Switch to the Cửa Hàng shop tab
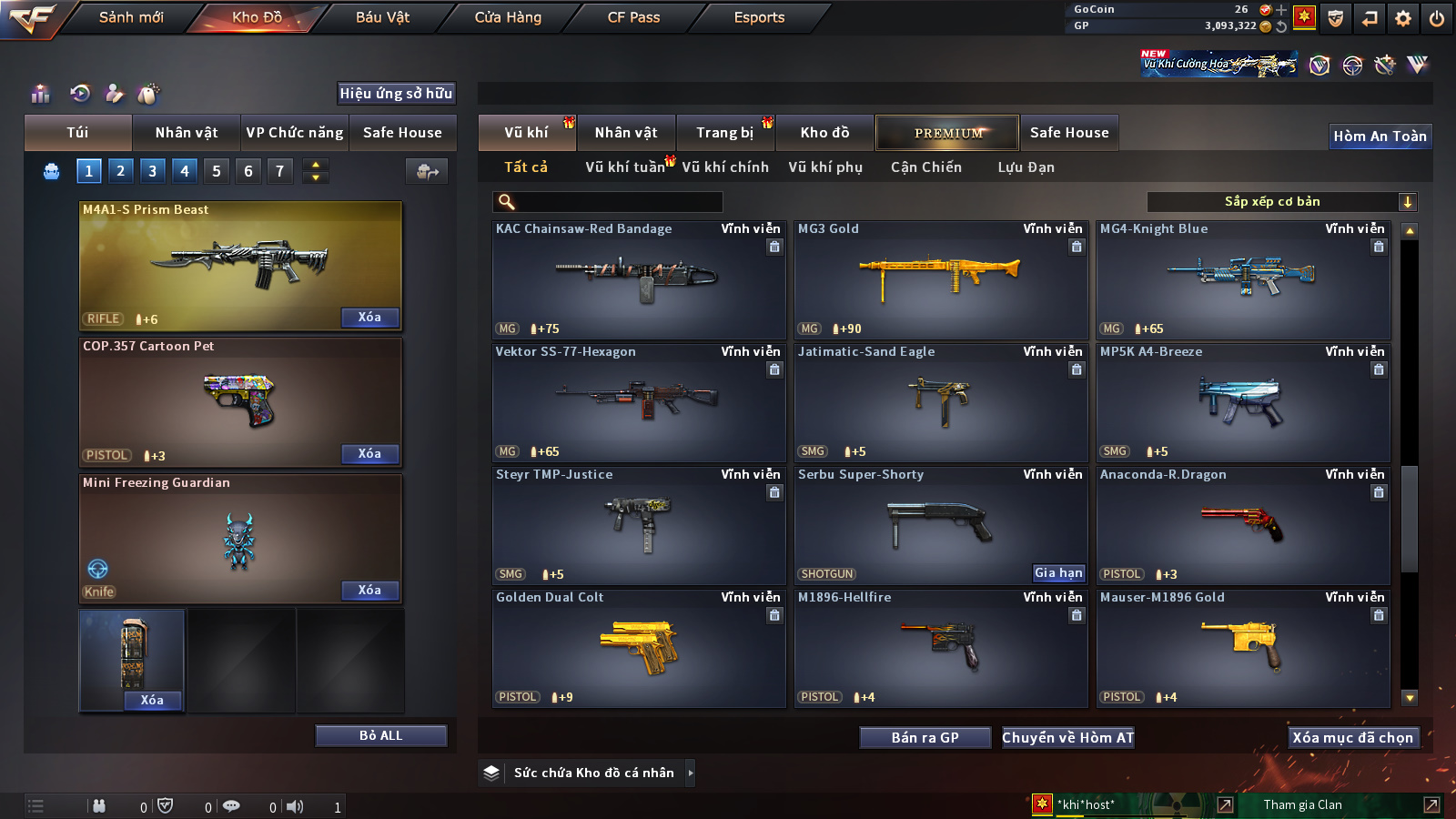 tap(508, 17)
